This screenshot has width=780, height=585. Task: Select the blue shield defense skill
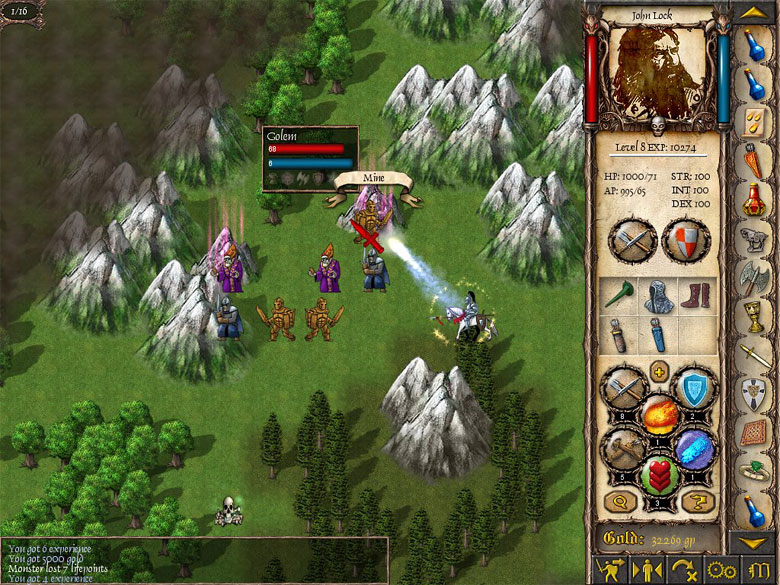(692, 386)
